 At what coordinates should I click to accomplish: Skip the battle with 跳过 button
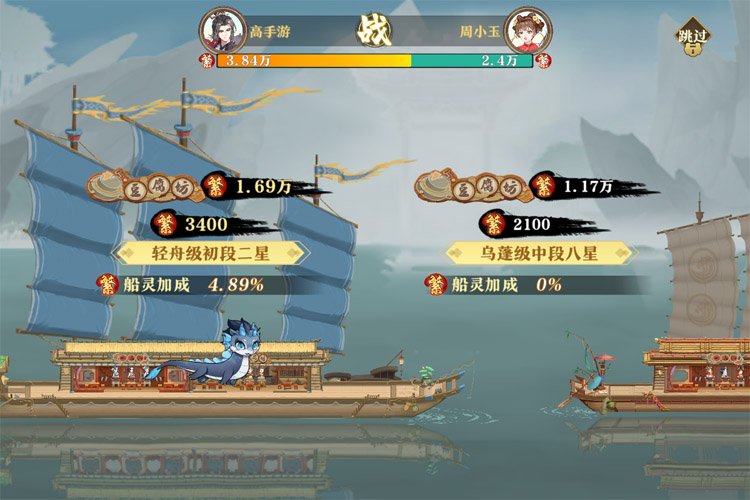(x=692, y=38)
